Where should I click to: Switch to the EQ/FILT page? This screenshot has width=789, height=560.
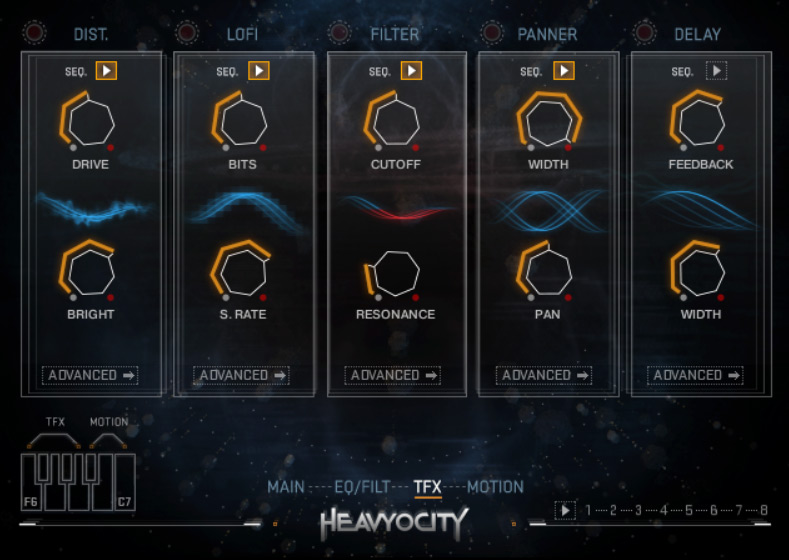(361, 487)
